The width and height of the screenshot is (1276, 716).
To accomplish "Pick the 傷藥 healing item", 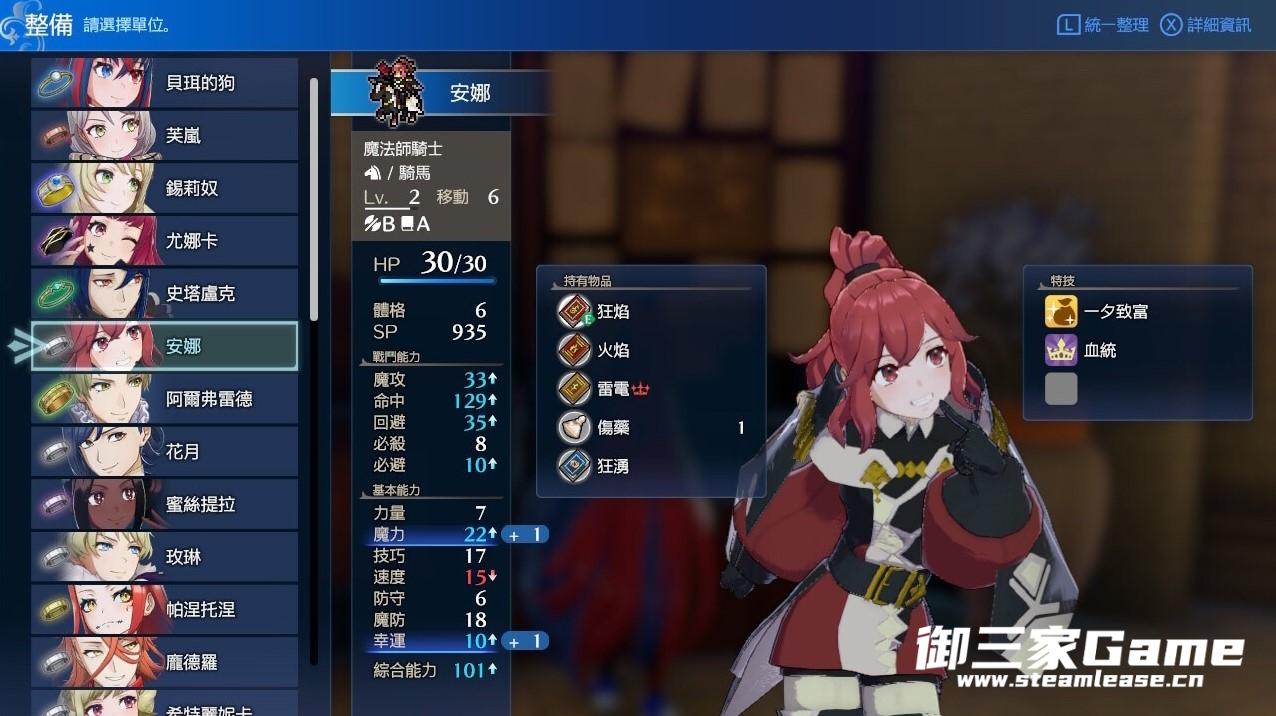I will tap(612, 428).
